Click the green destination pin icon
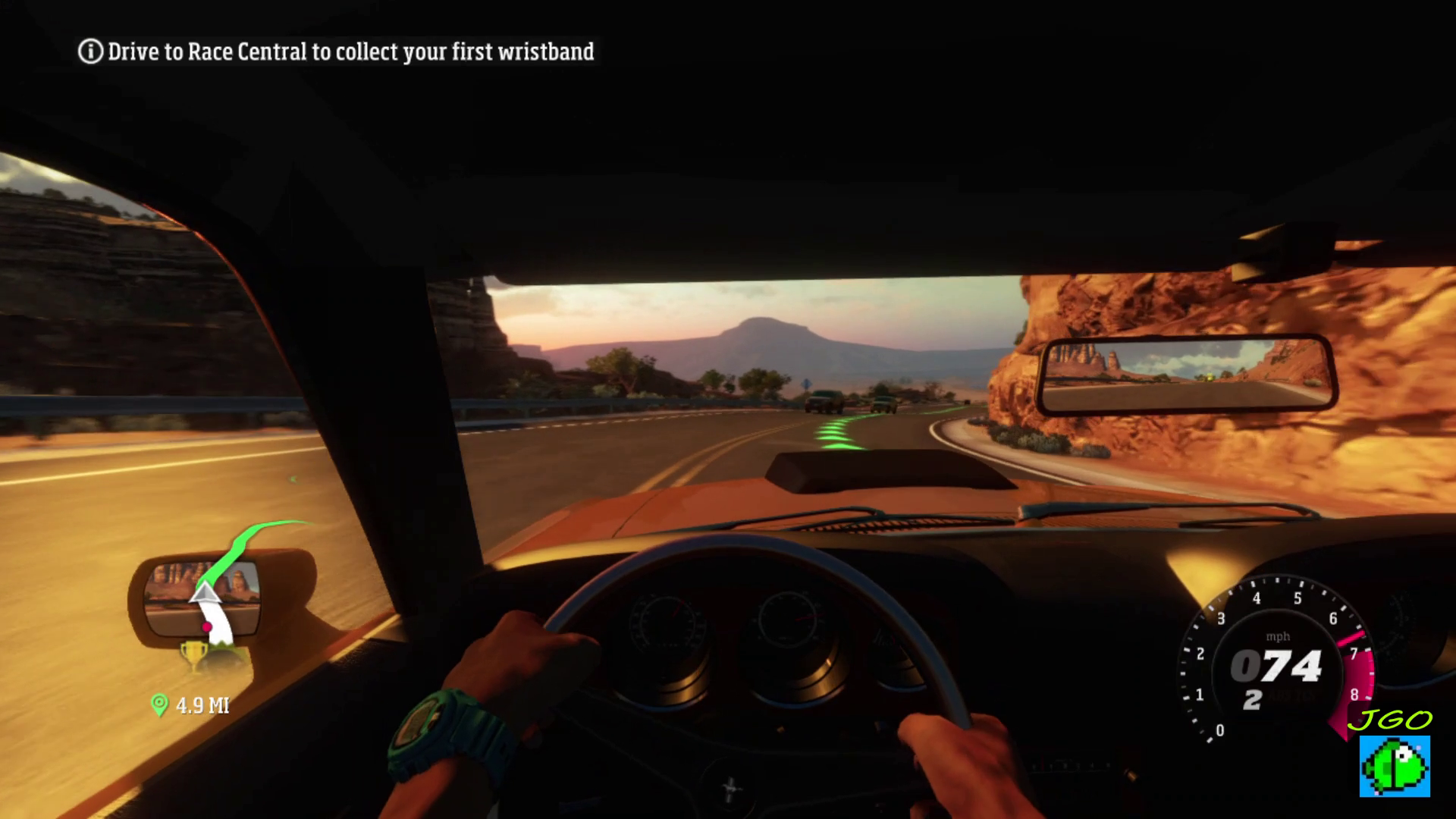The height and width of the screenshot is (819, 1456). pos(158,704)
